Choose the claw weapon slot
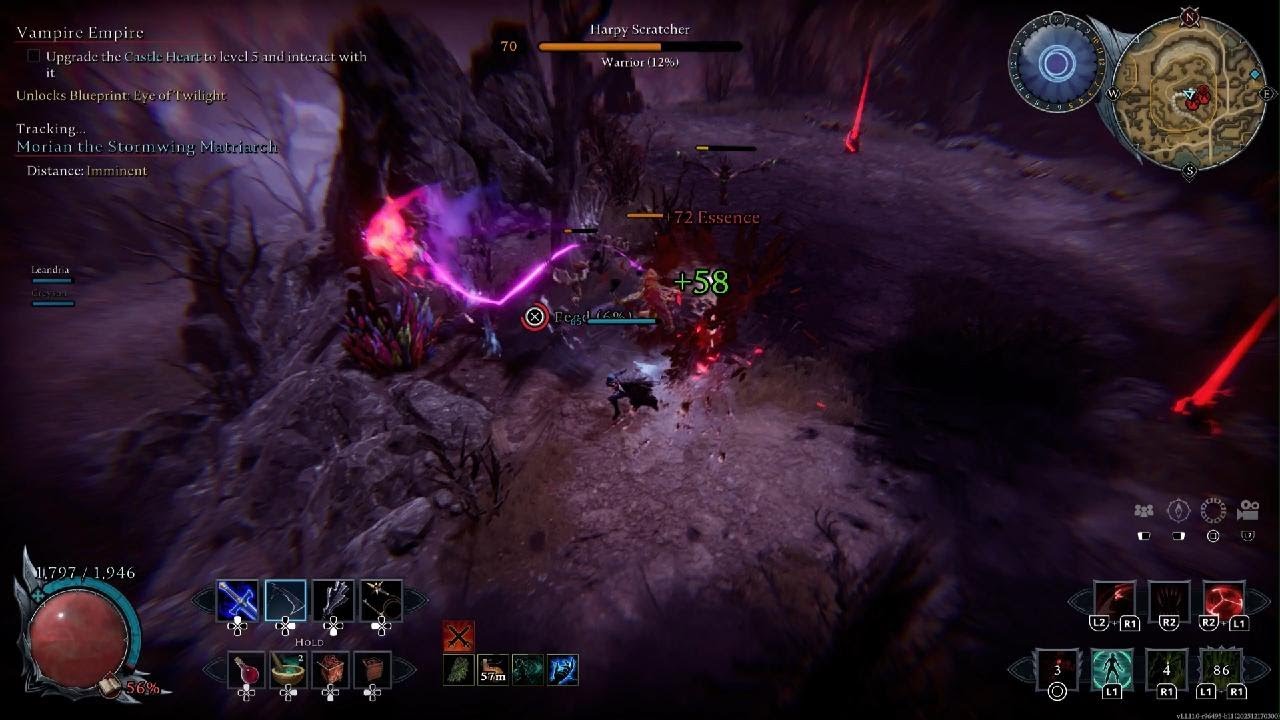The image size is (1280, 720). coord(333,601)
